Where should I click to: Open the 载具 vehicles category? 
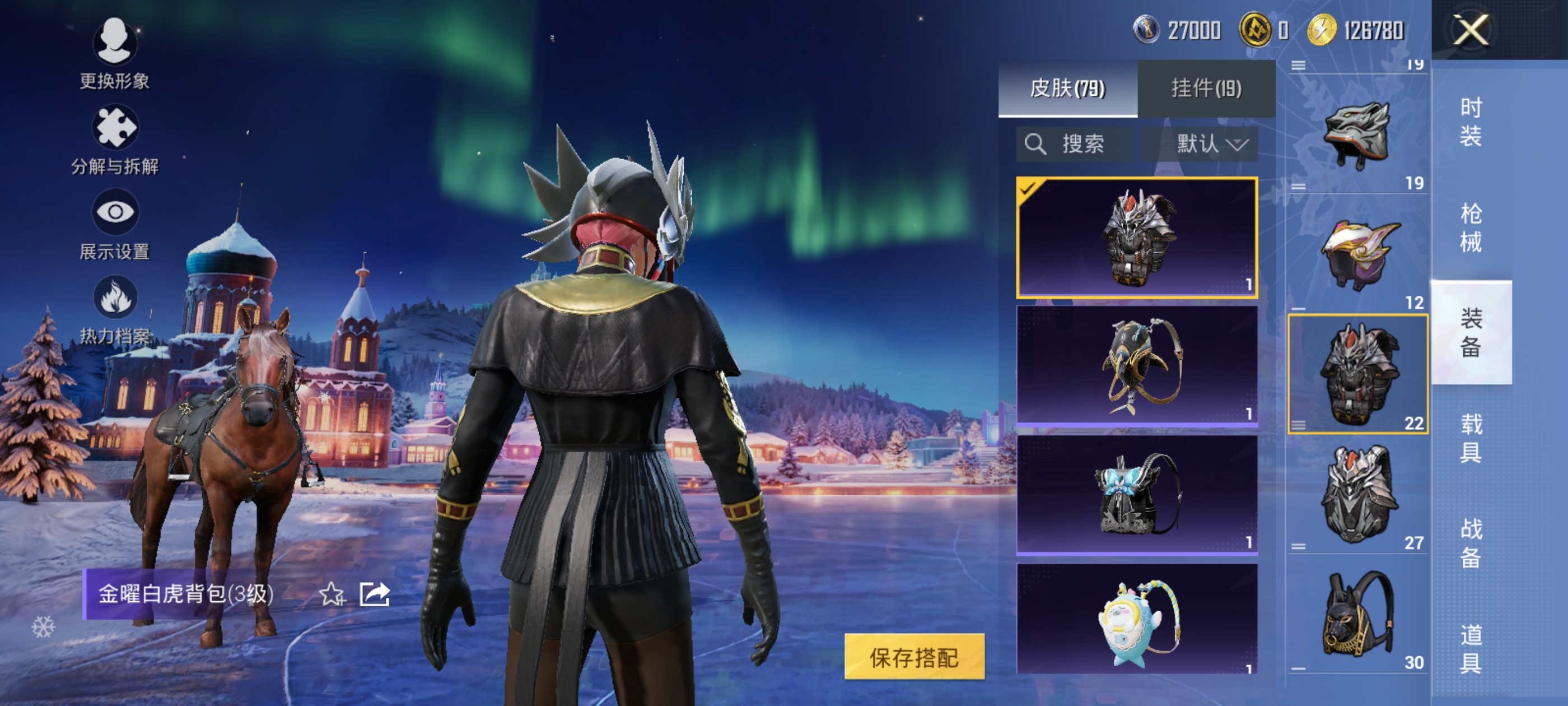[x=1470, y=438]
